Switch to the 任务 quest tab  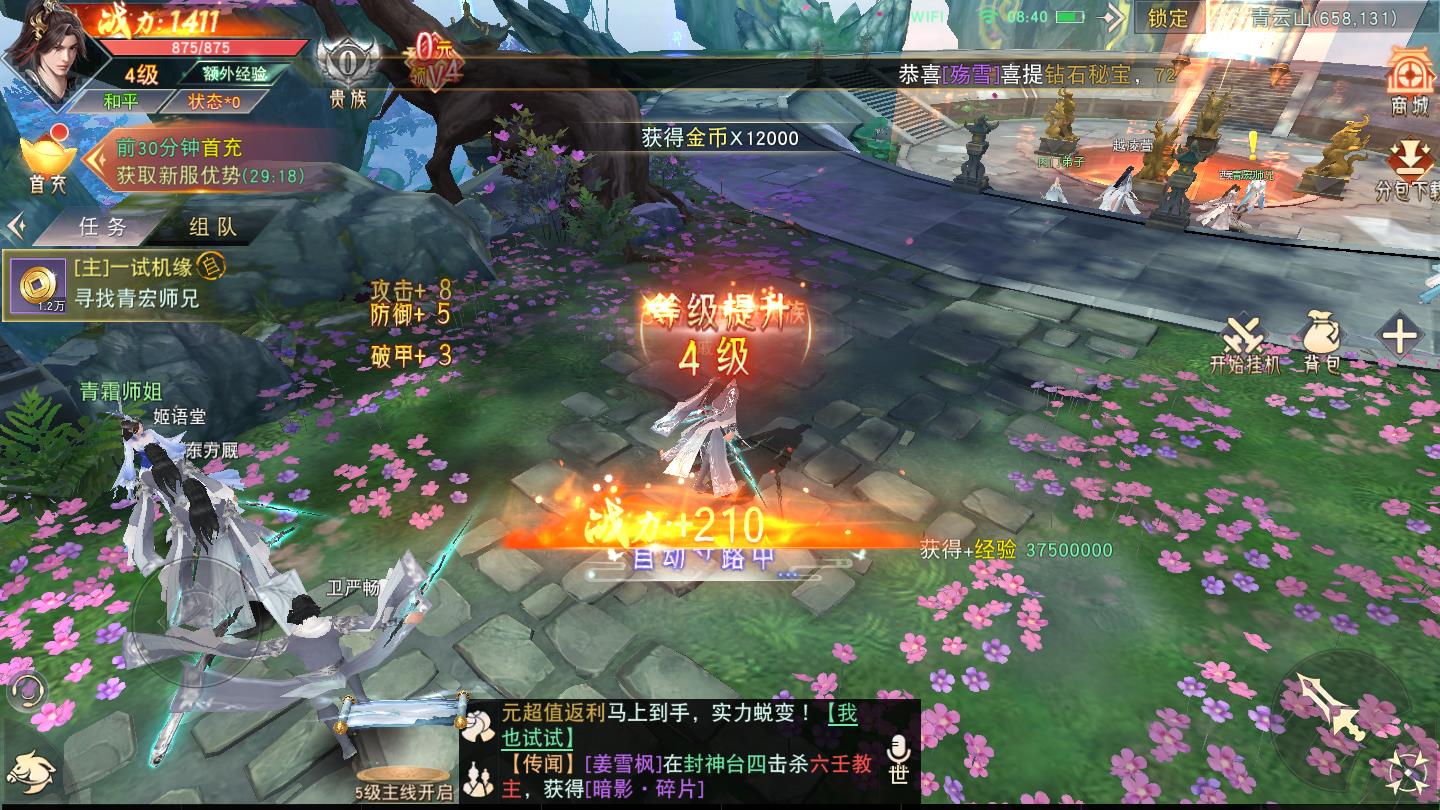pos(104,227)
